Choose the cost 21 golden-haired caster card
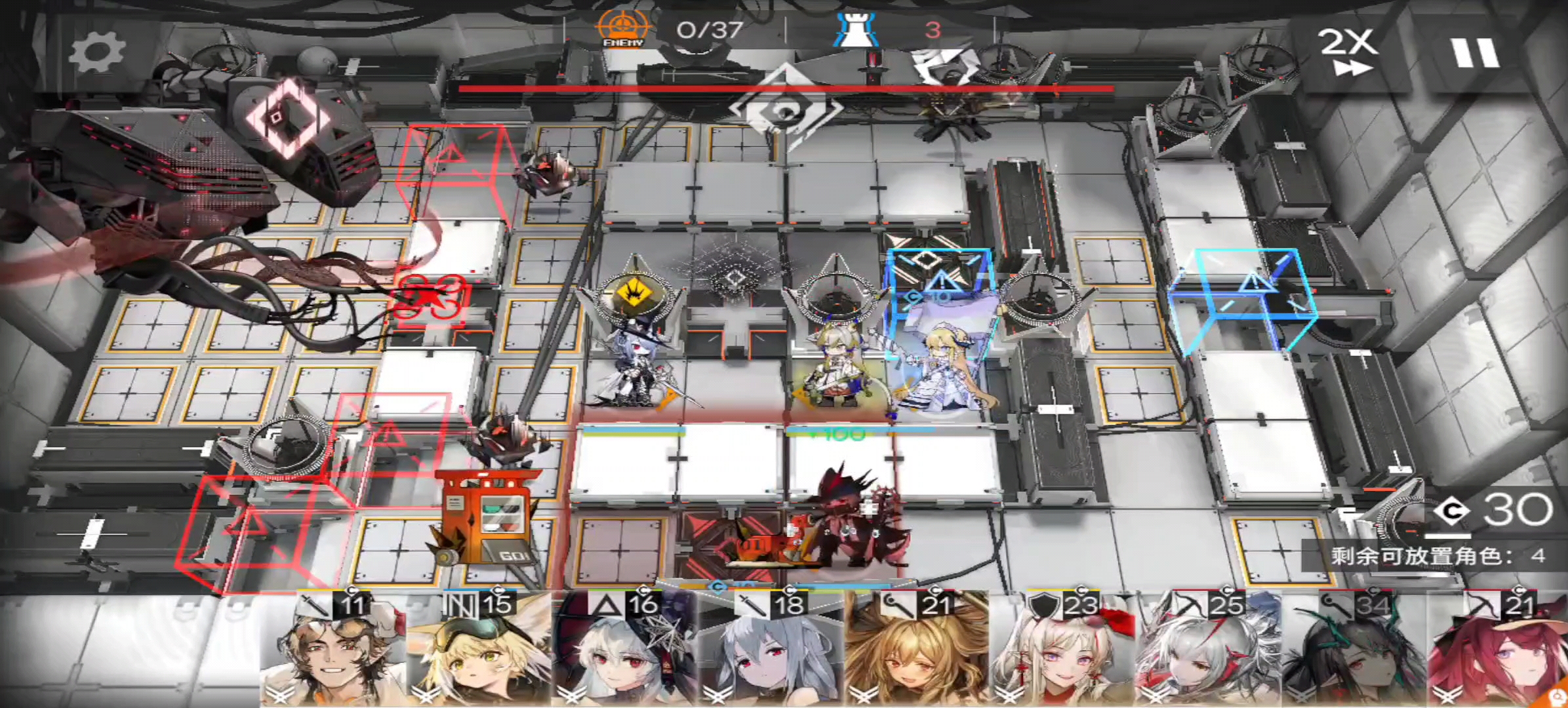The height and width of the screenshot is (708, 1568). (x=915, y=649)
